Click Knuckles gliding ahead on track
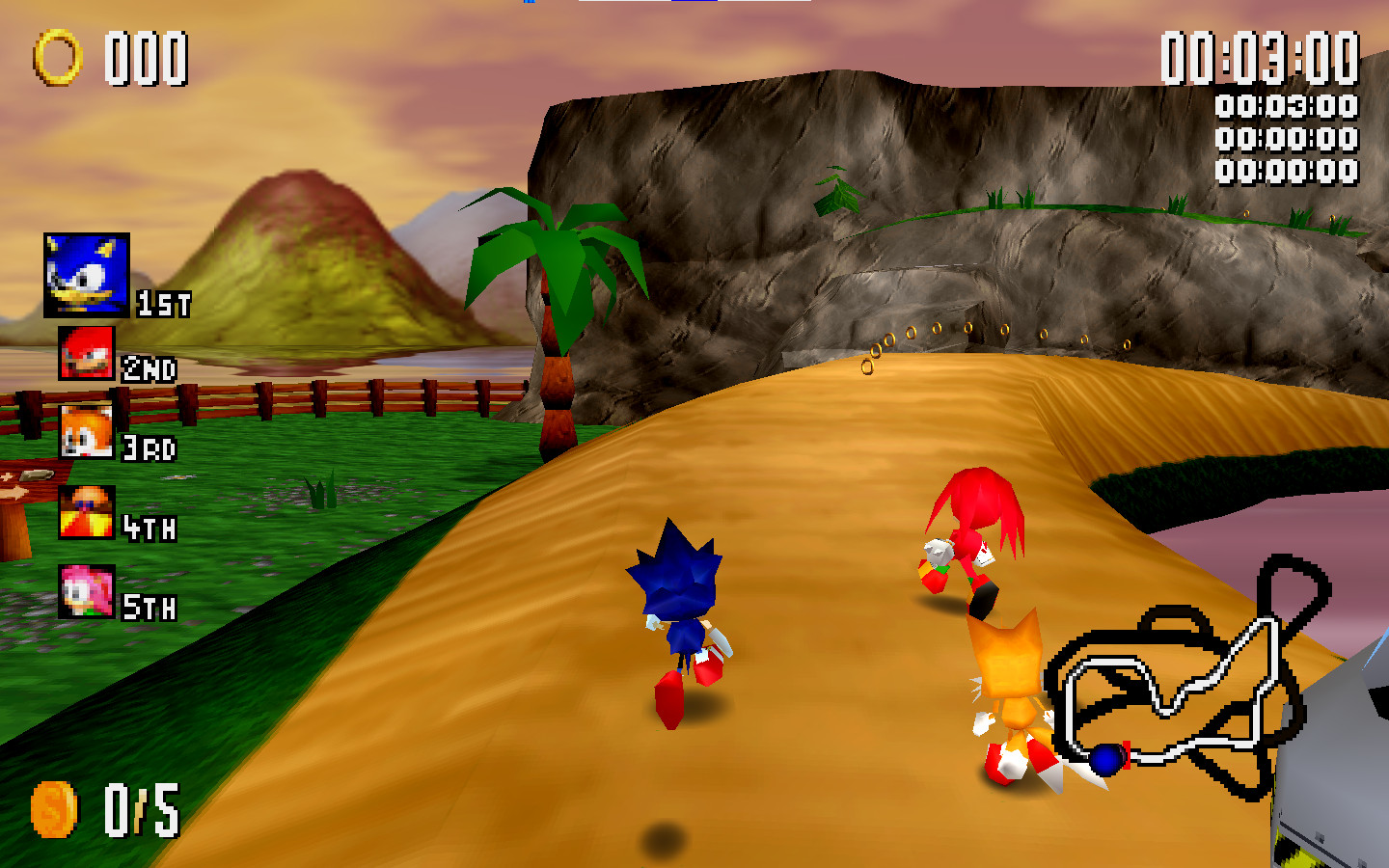Screen dimensions: 1389x868 969,540
